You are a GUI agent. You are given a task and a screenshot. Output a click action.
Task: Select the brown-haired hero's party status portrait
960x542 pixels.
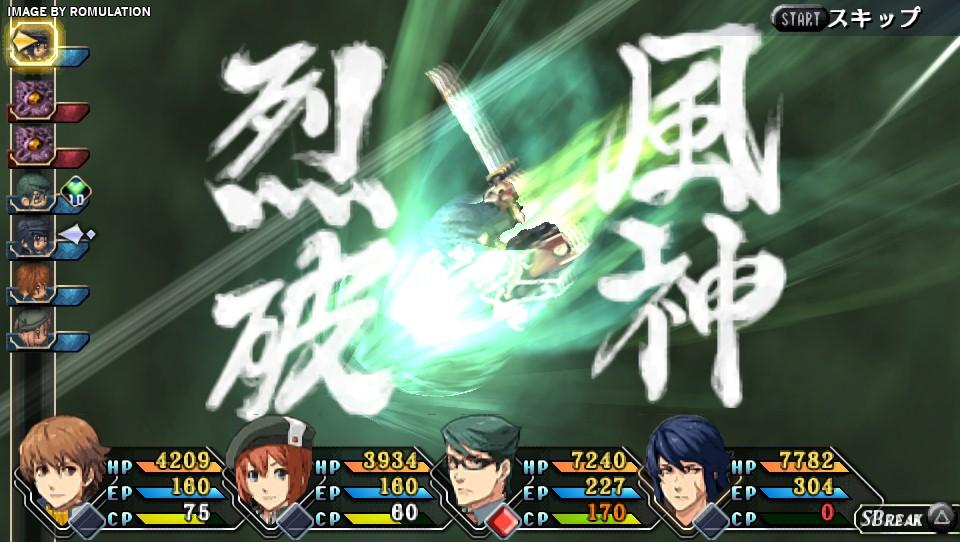coord(62,468)
